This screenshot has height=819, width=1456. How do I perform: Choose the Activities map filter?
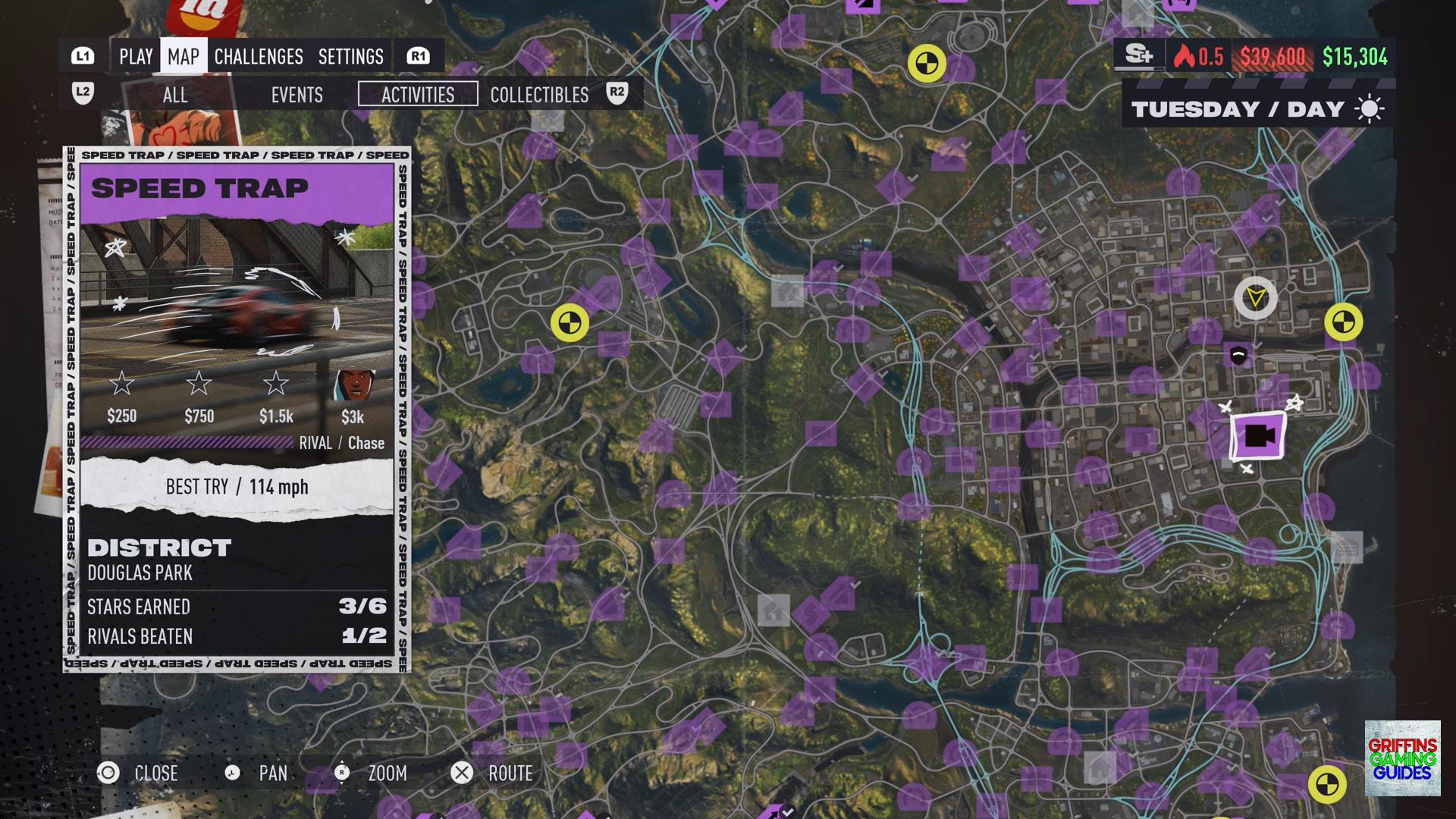(x=418, y=95)
